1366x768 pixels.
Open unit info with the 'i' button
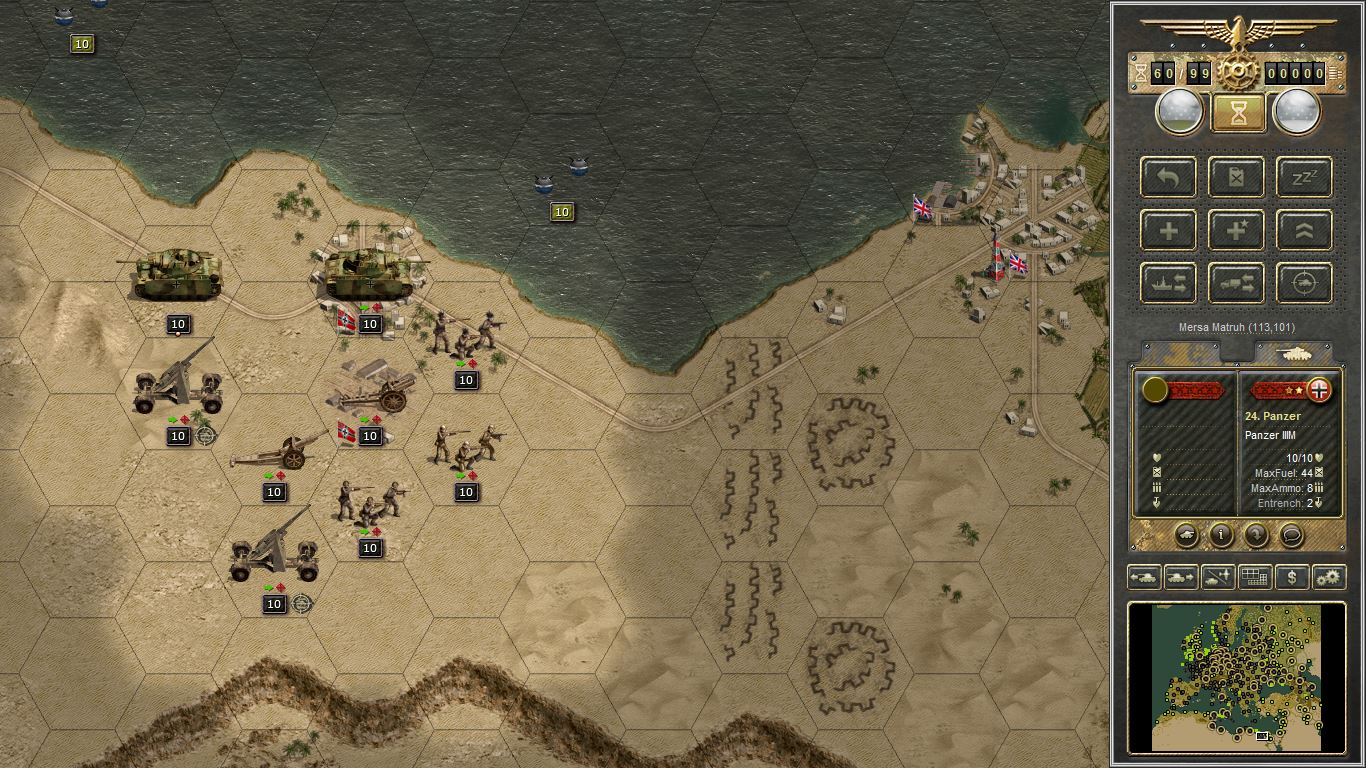point(1221,535)
